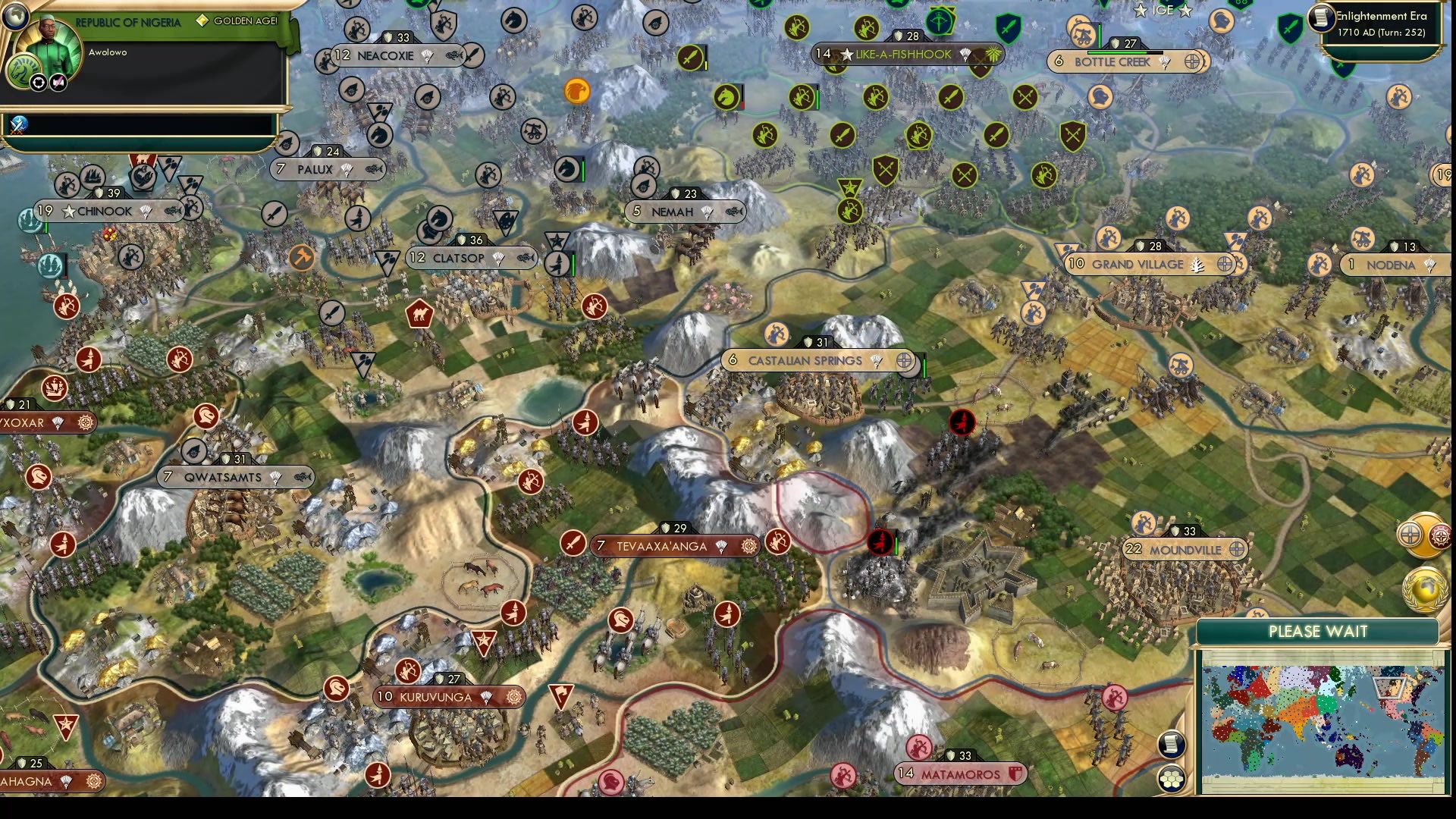Click the blue wheel notification bubble
Viewport: 1456px width, 819px height.
[x=1409, y=534]
